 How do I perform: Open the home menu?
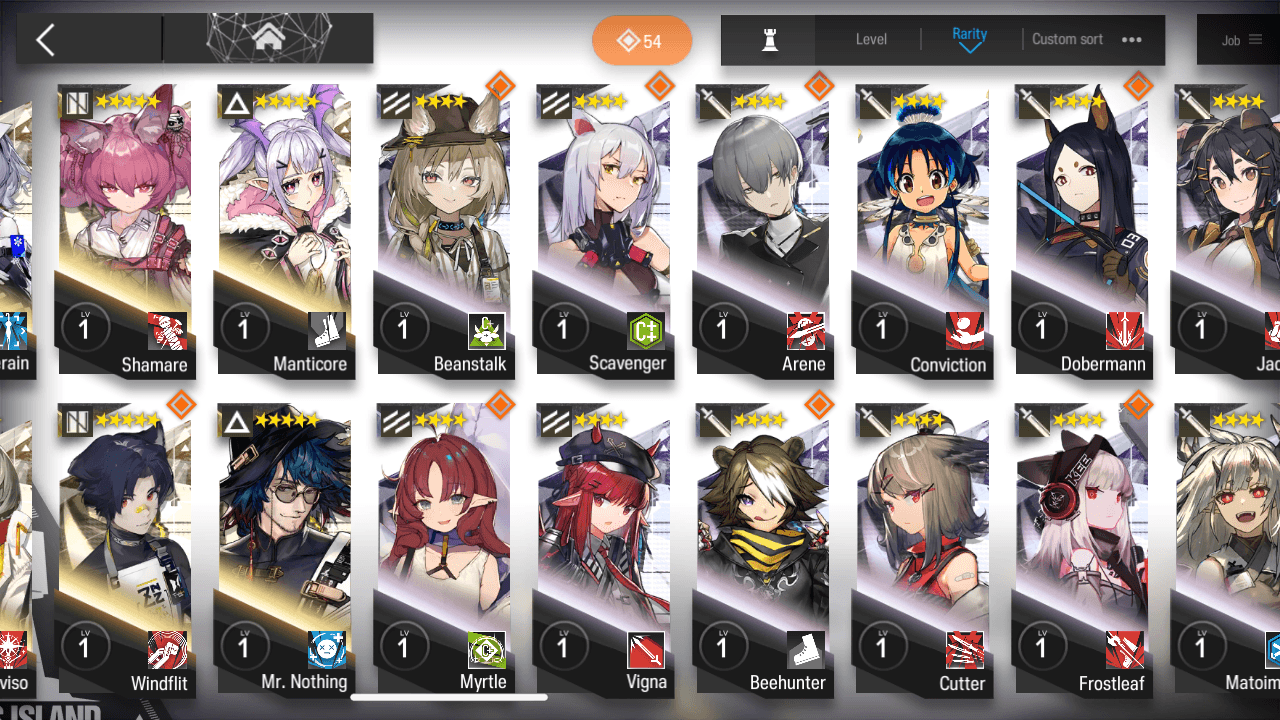coord(267,39)
